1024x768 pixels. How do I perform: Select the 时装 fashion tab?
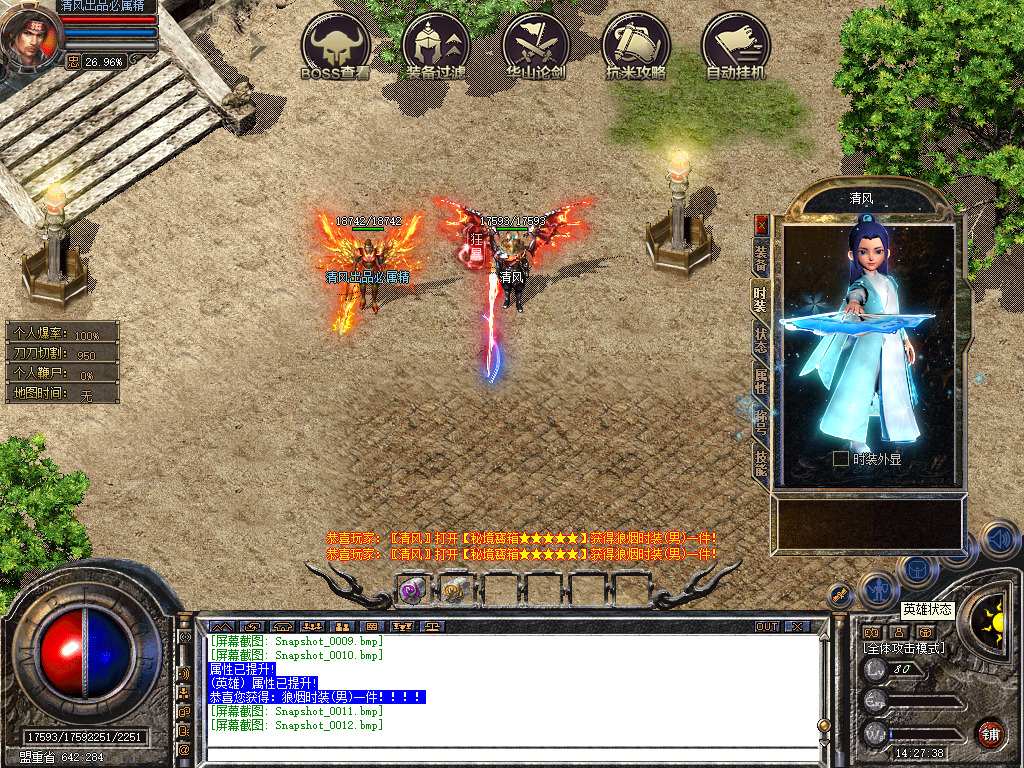(761, 297)
